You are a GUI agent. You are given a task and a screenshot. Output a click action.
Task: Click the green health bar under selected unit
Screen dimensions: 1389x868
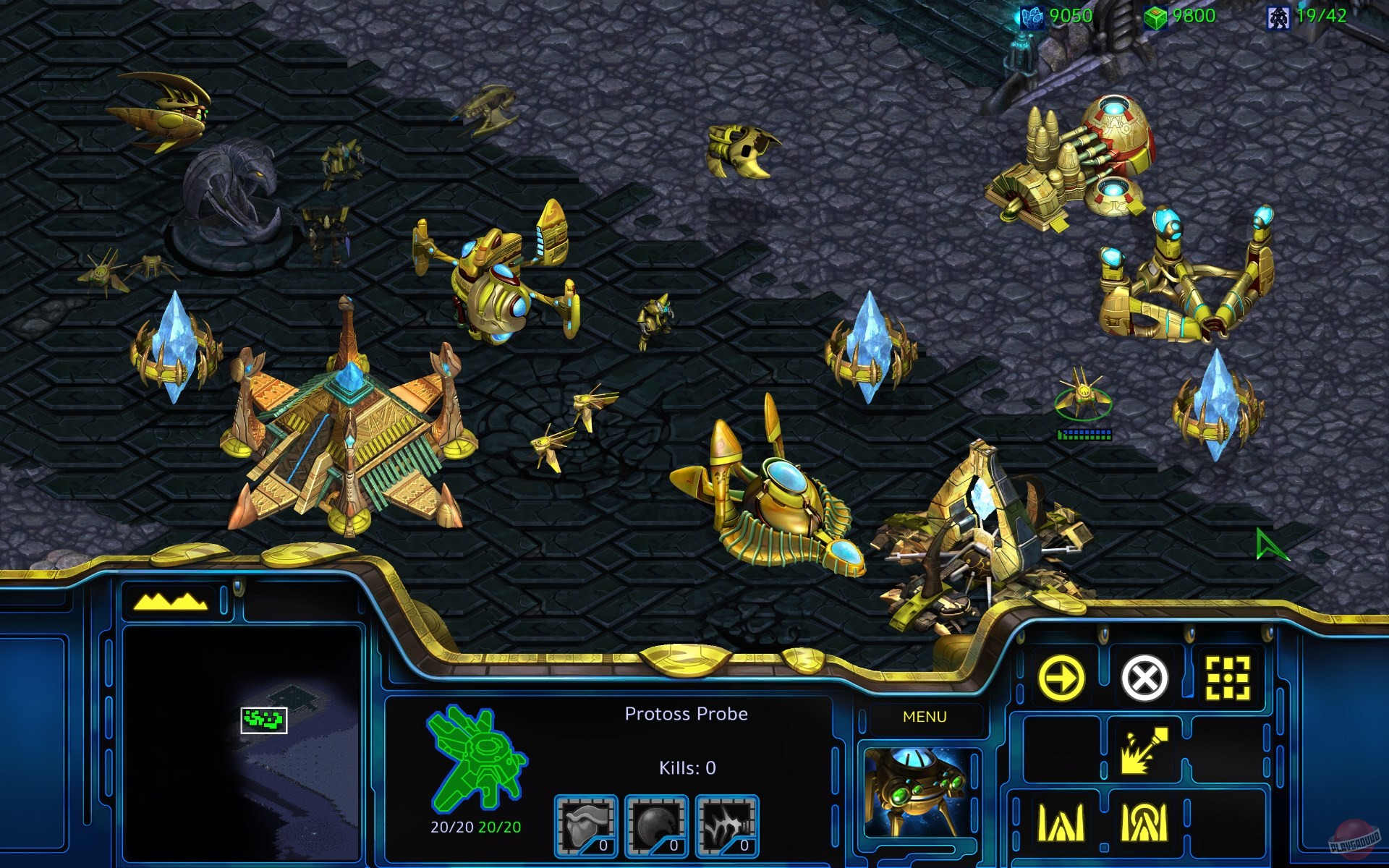pyautogui.click(x=1084, y=437)
